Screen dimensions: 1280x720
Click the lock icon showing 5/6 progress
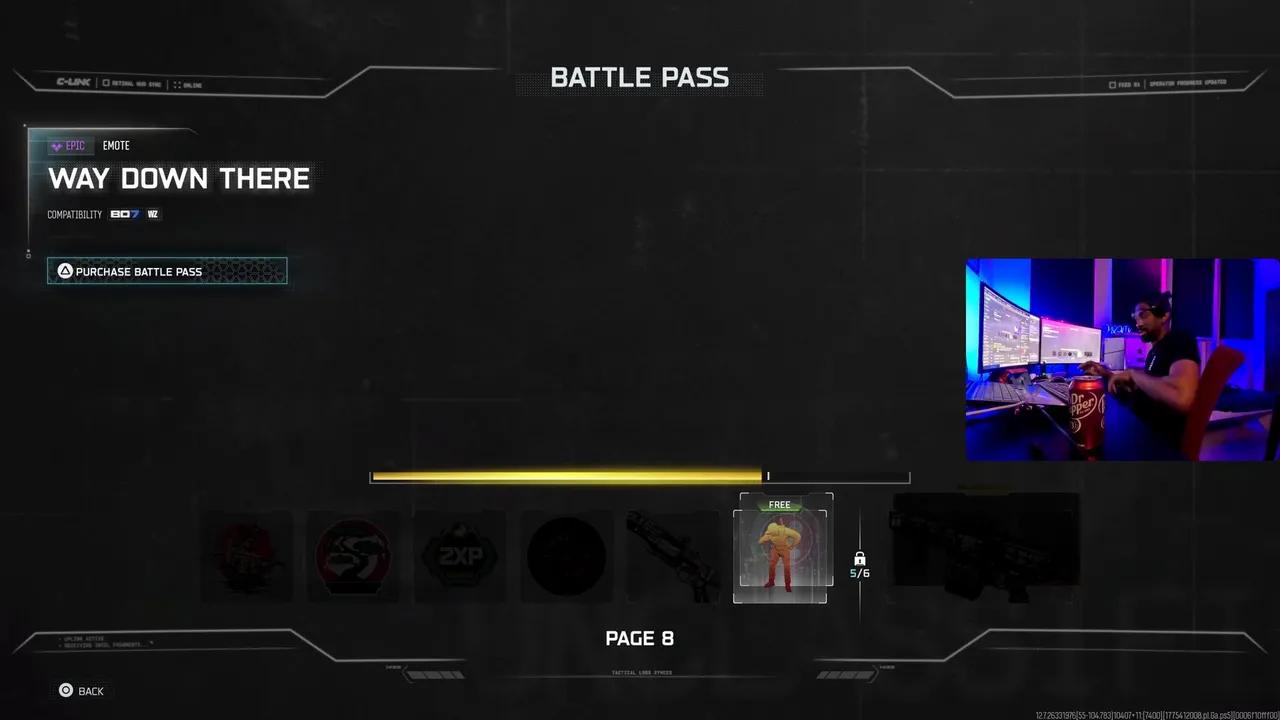click(x=860, y=562)
